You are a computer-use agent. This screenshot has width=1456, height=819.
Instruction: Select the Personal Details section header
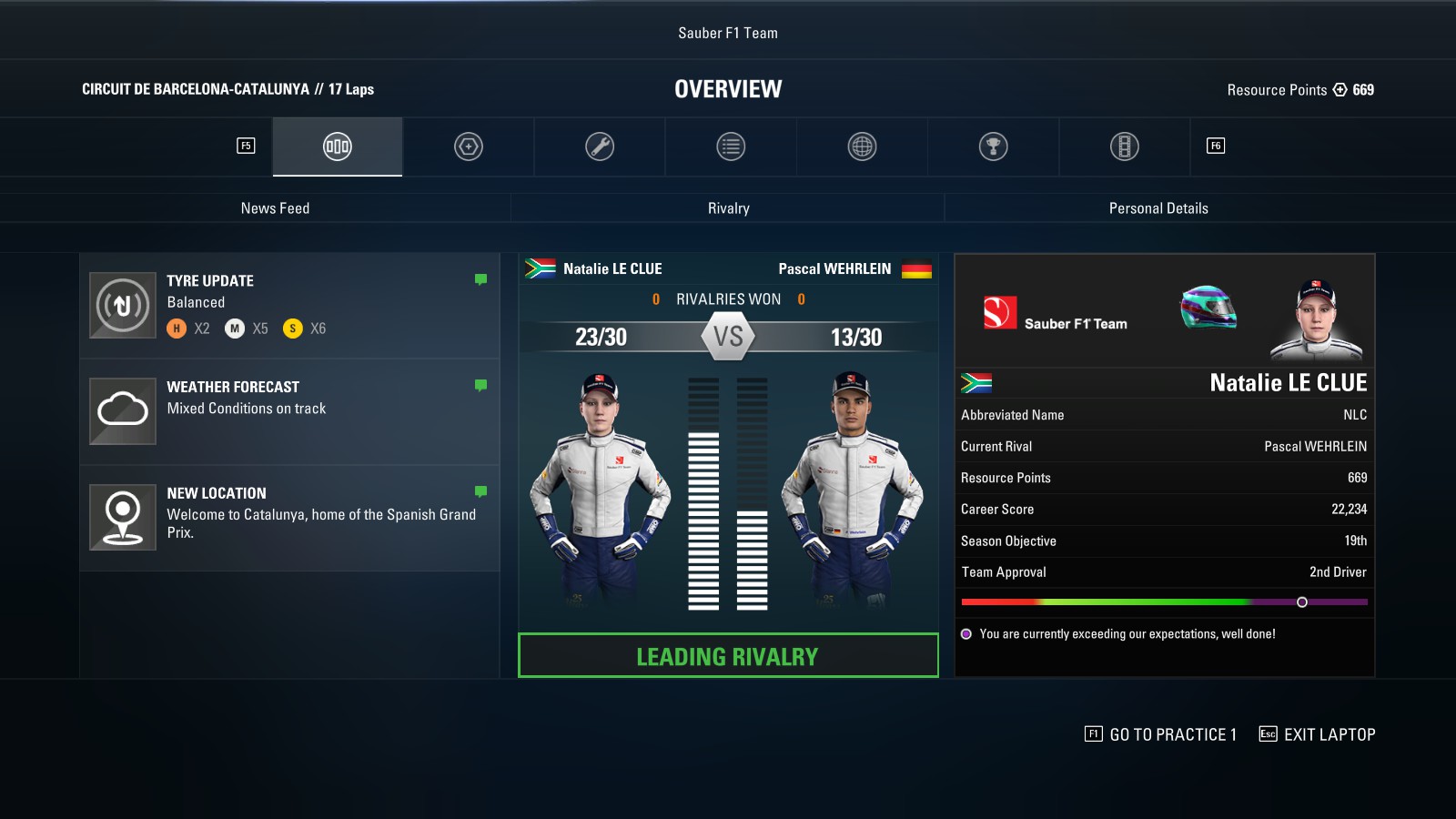point(1158,208)
